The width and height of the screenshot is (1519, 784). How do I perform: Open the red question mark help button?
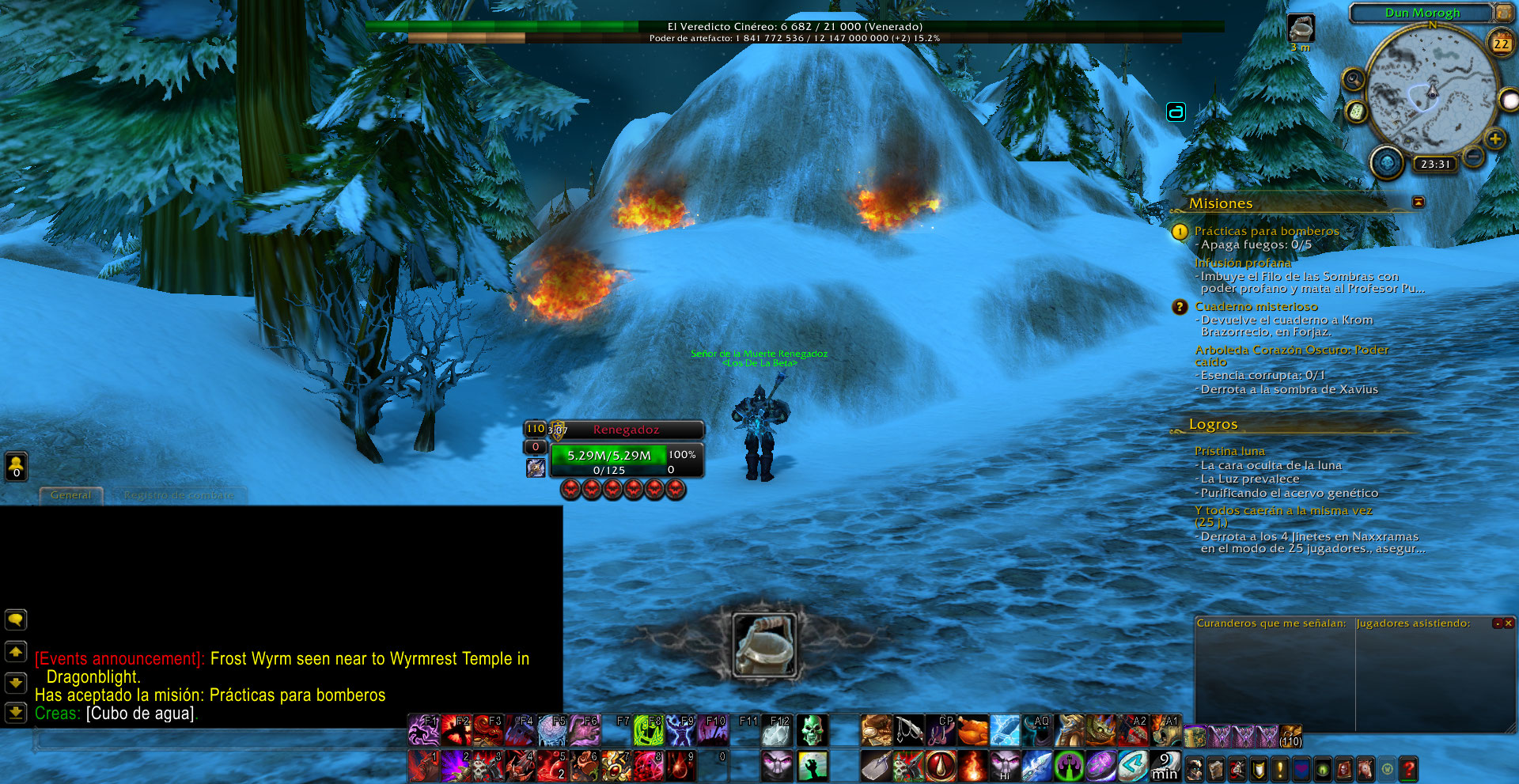tap(1409, 768)
